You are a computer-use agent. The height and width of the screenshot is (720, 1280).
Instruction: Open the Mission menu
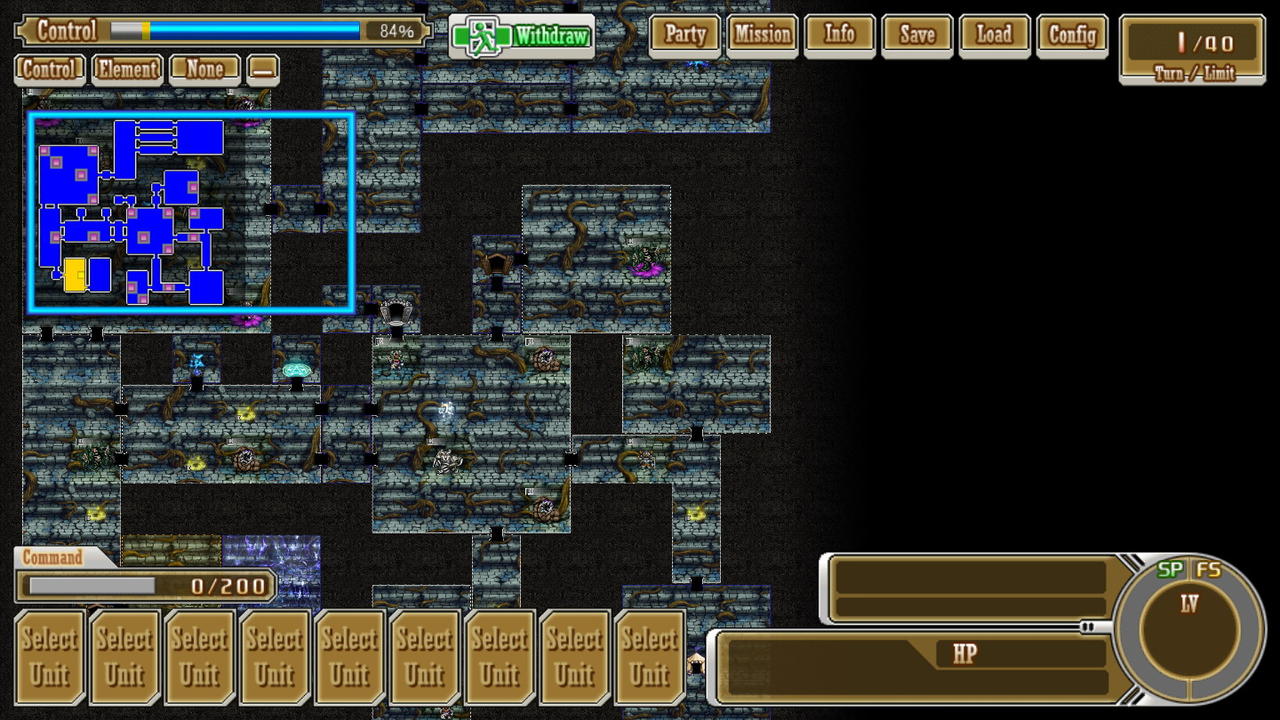(x=762, y=35)
